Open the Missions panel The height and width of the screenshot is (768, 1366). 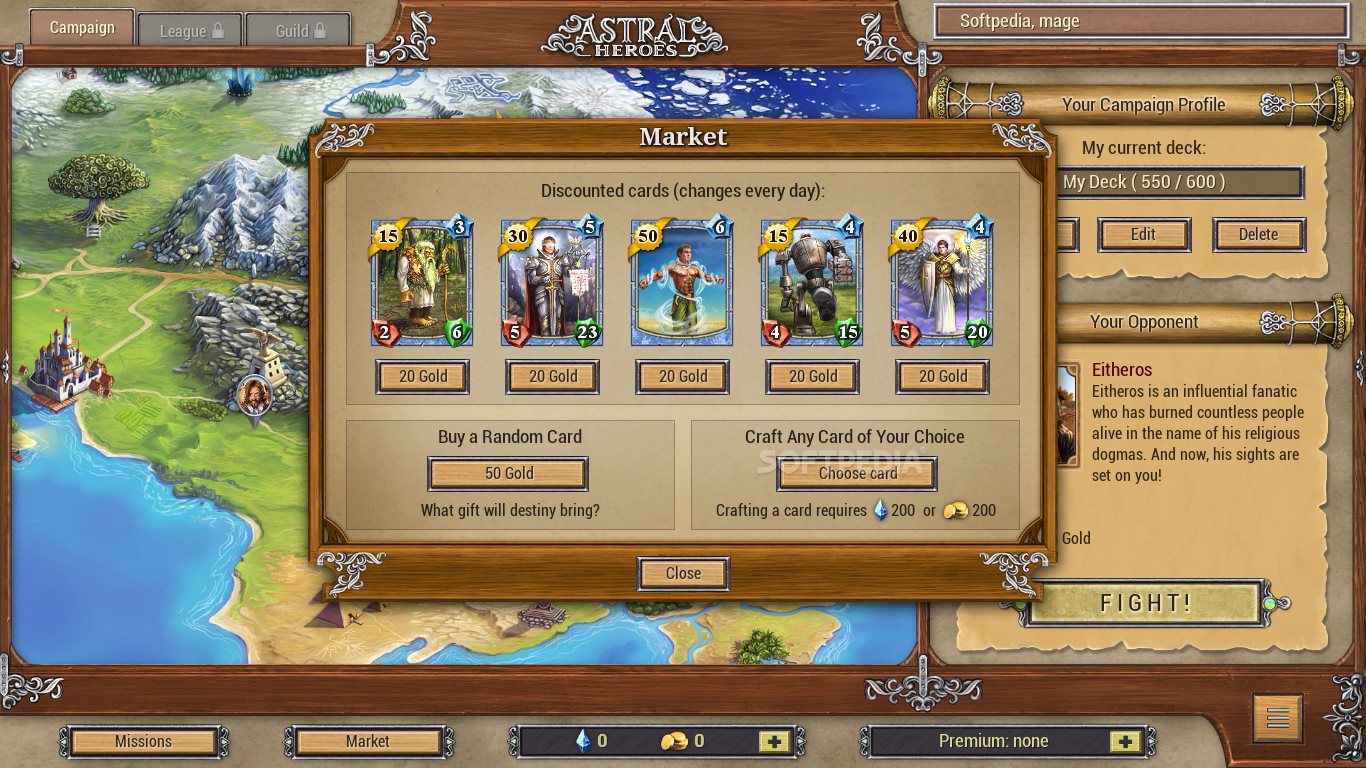click(143, 742)
